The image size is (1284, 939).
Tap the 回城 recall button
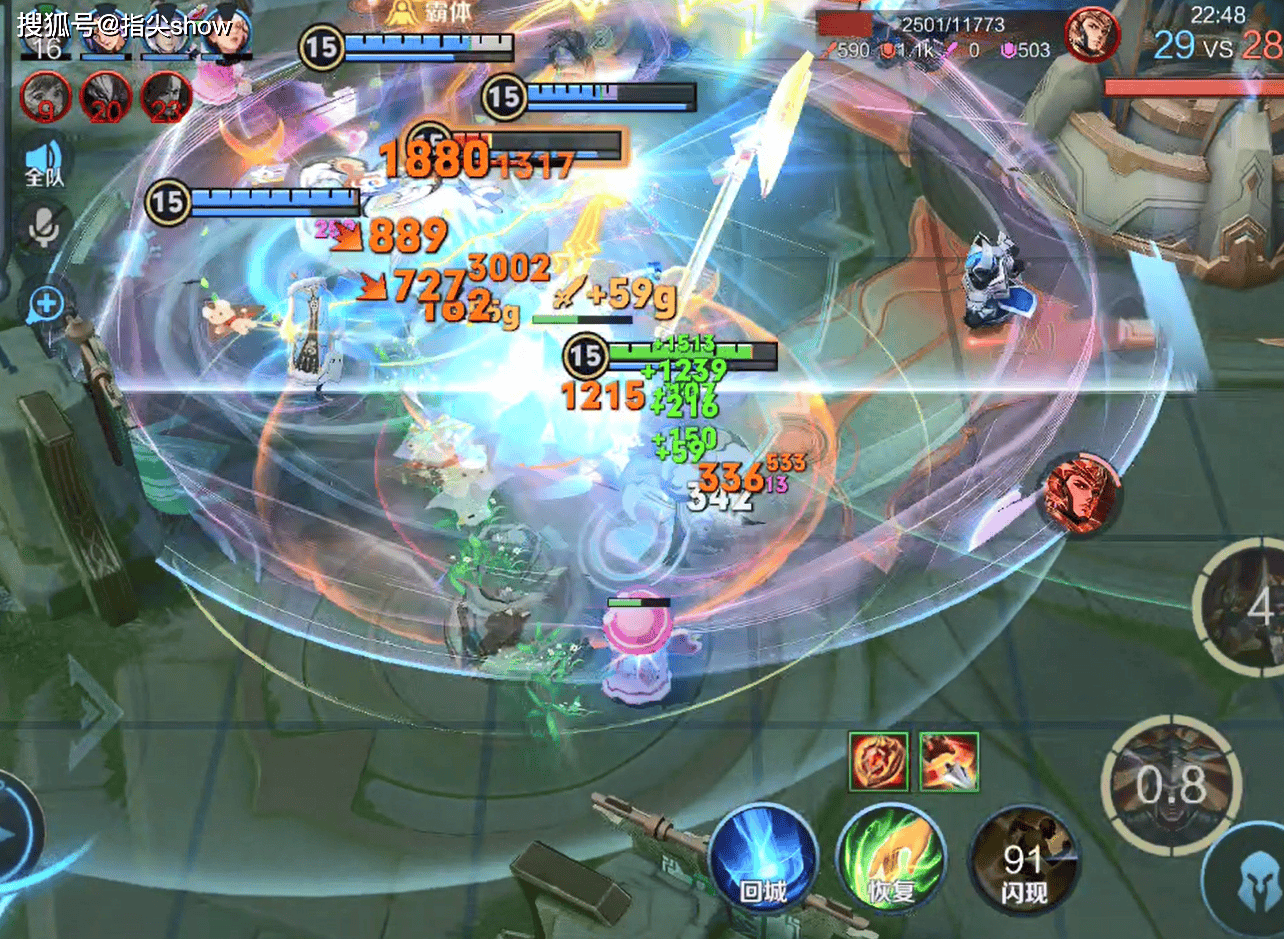(x=763, y=858)
